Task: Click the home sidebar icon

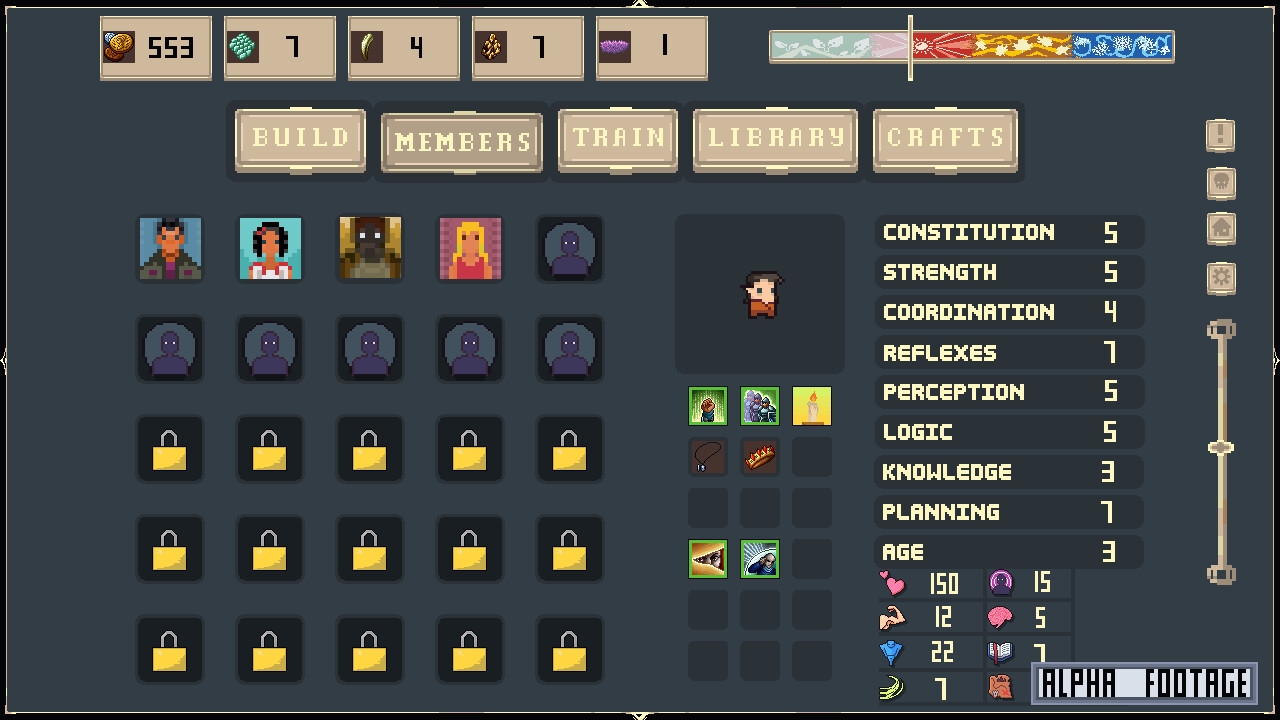Action: [x=1220, y=231]
